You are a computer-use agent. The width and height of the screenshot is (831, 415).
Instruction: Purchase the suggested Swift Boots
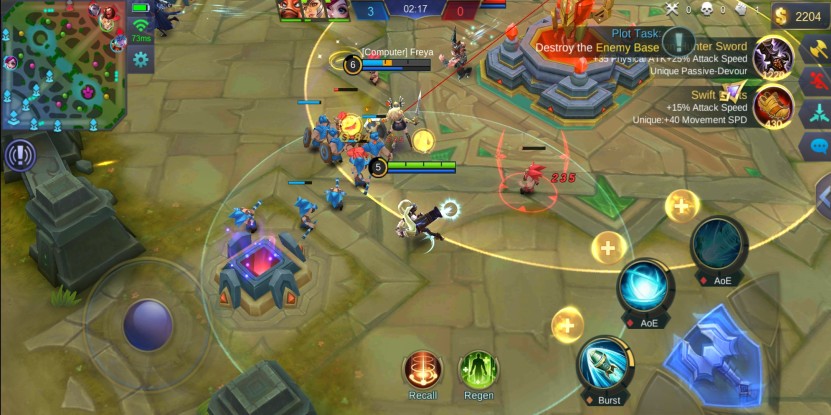(x=772, y=103)
